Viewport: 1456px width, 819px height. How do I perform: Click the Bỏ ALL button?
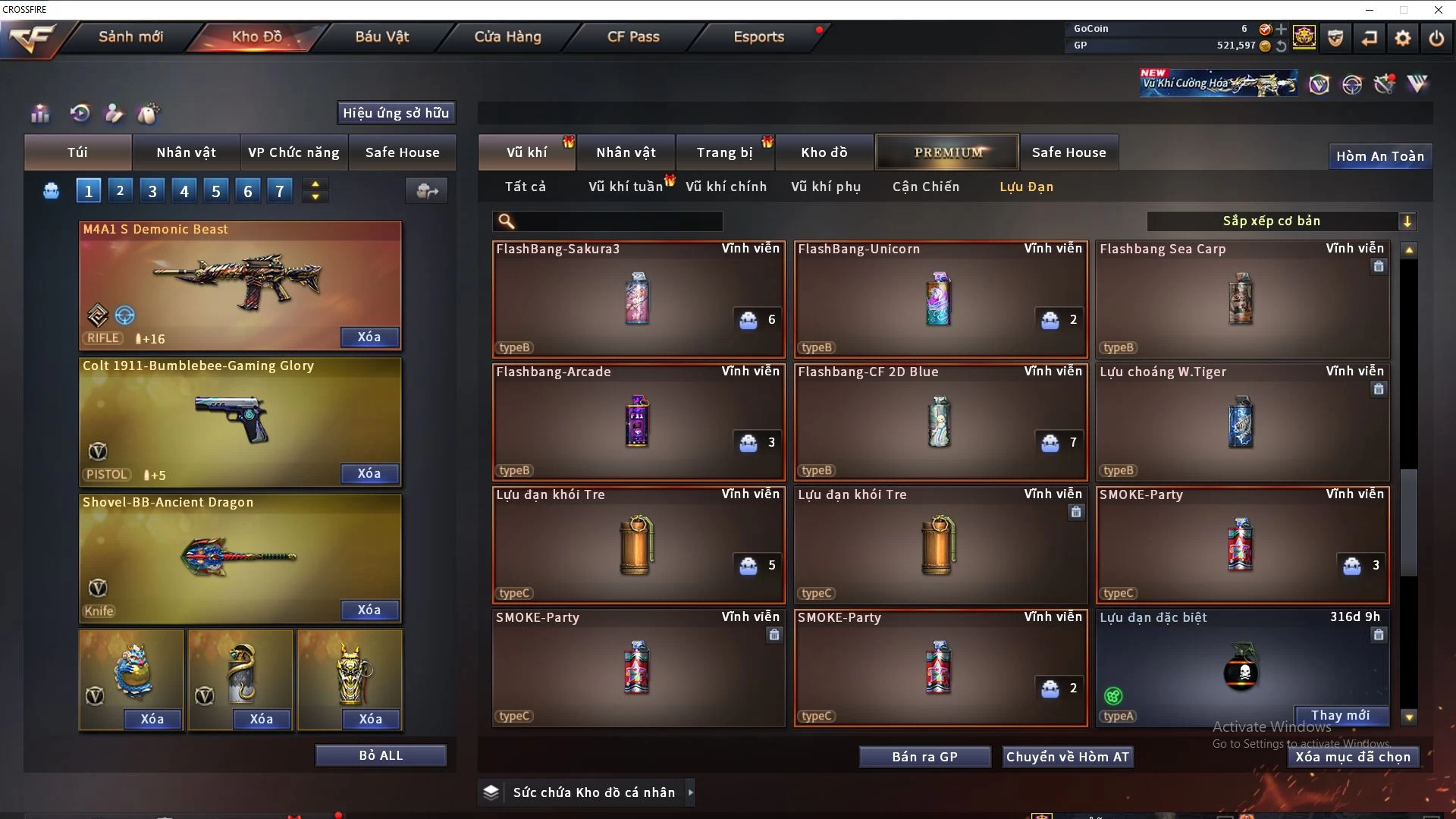381,755
